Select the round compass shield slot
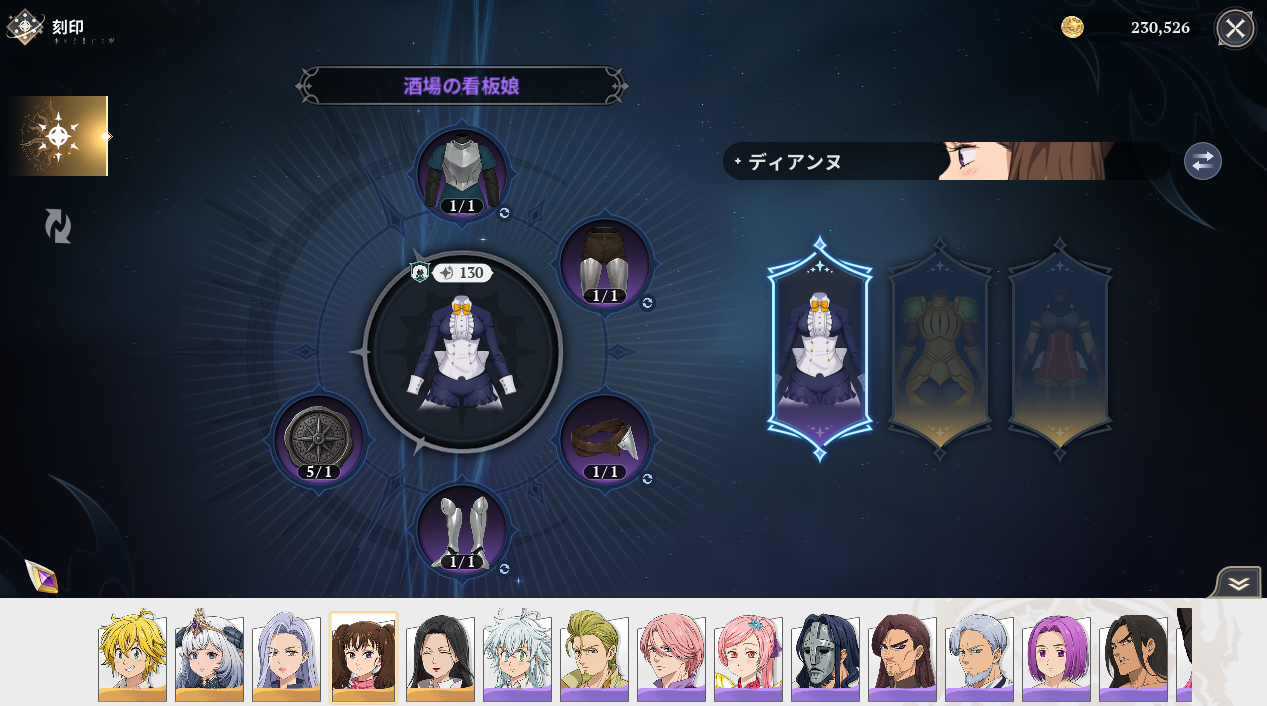The height and width of the screenshot is (706, 1267). 320,440
